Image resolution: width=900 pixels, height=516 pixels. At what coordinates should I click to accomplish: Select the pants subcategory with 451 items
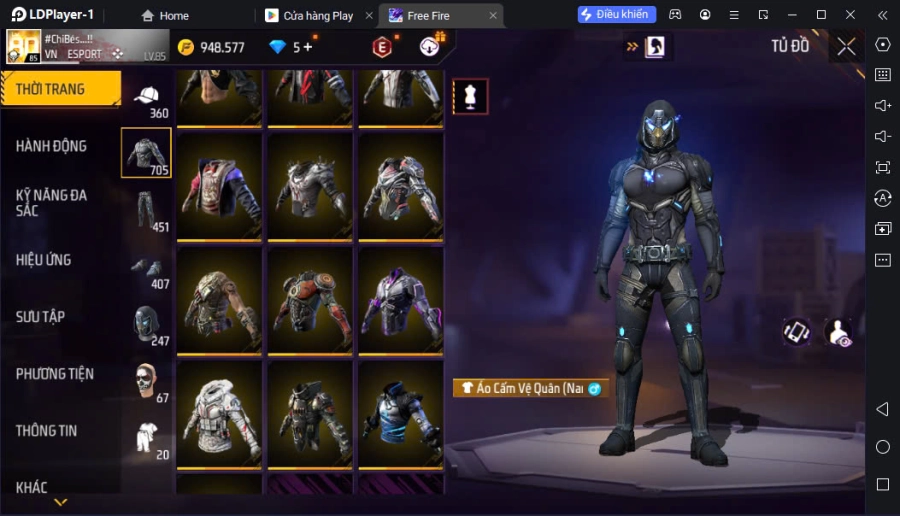click(147, 210)
